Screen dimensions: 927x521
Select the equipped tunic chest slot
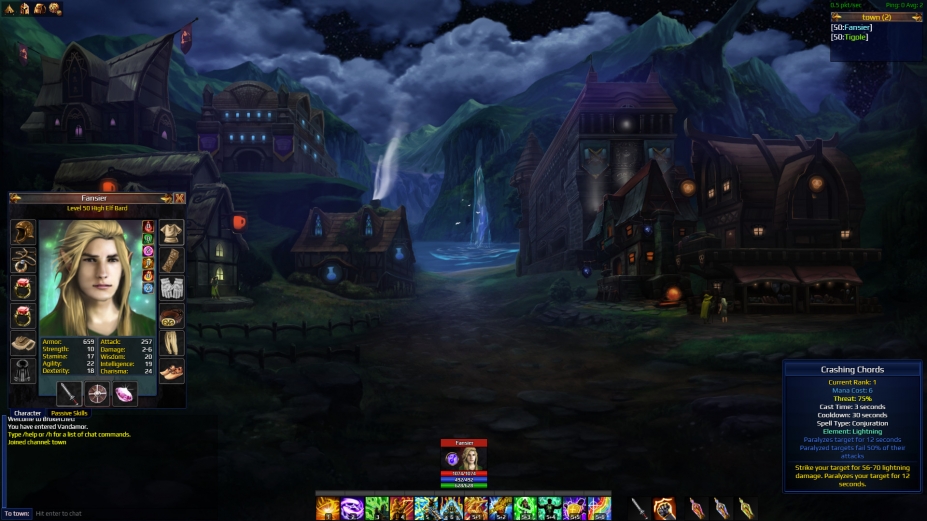pos(172,232)
